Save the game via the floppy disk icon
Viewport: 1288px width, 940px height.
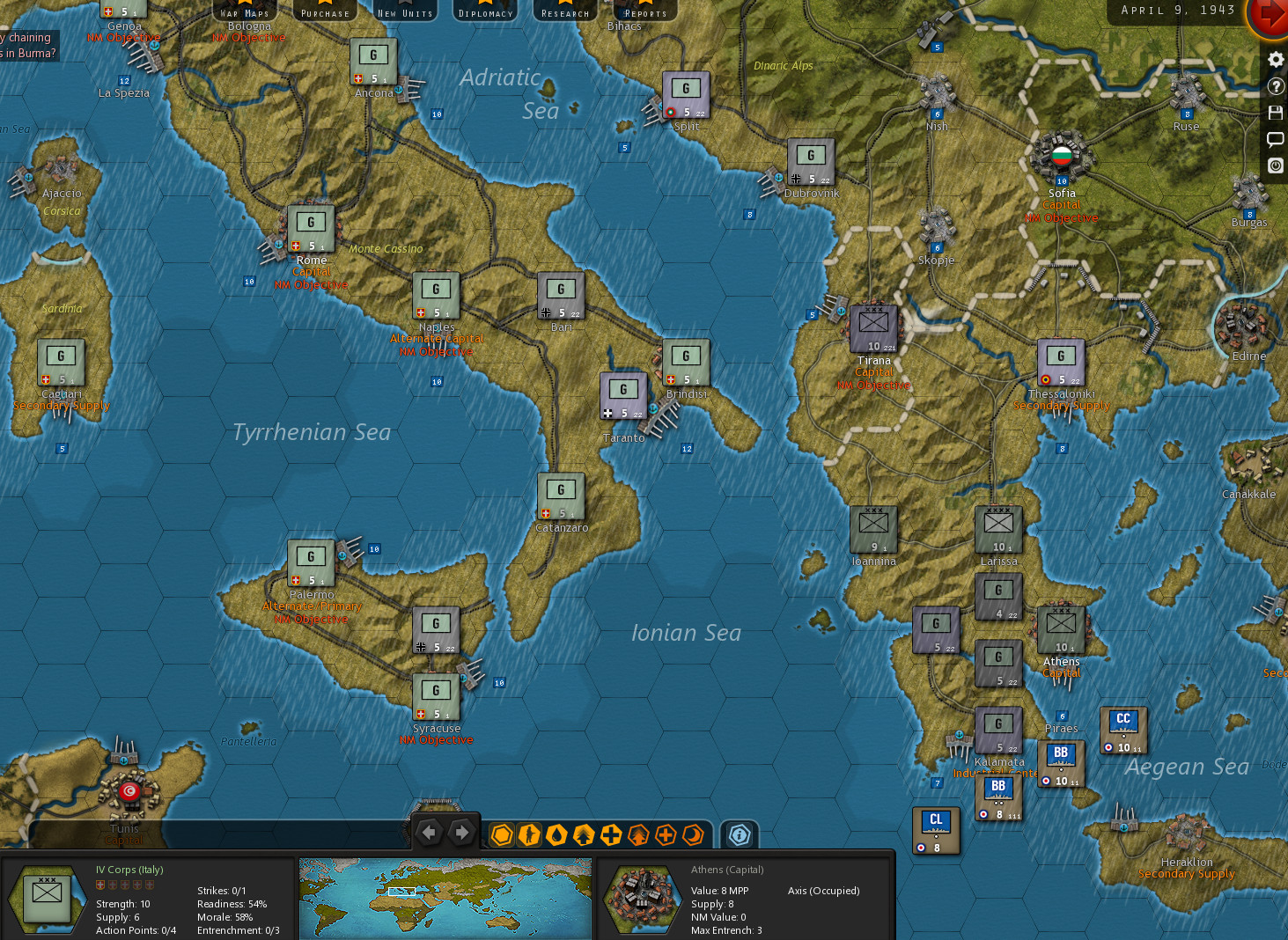tap(1275, 112)
